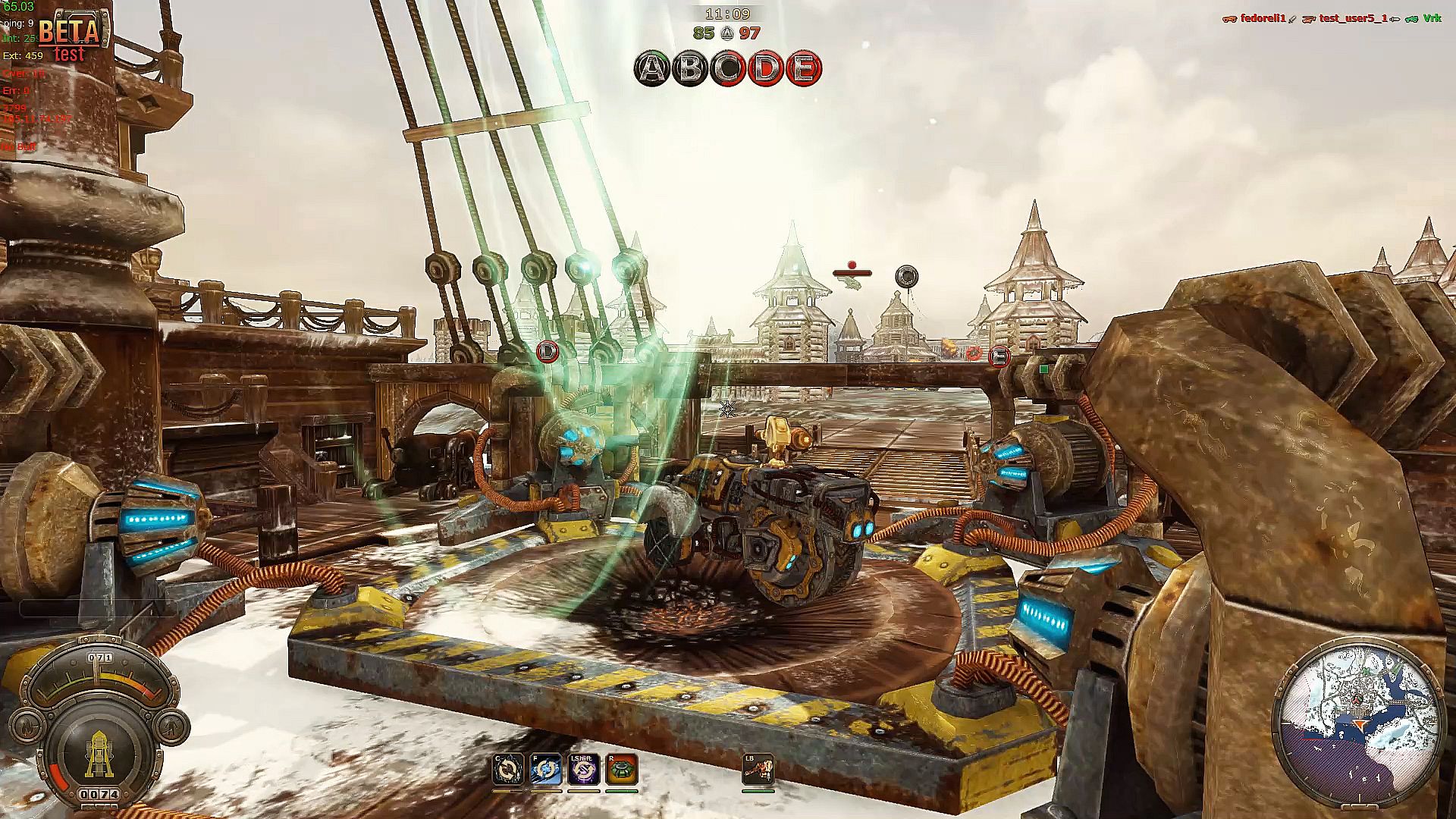Image resolution: width=1456 pixels, height=819 pixels.
Task: Trigger the purple LShift ability
Action: 583,770
